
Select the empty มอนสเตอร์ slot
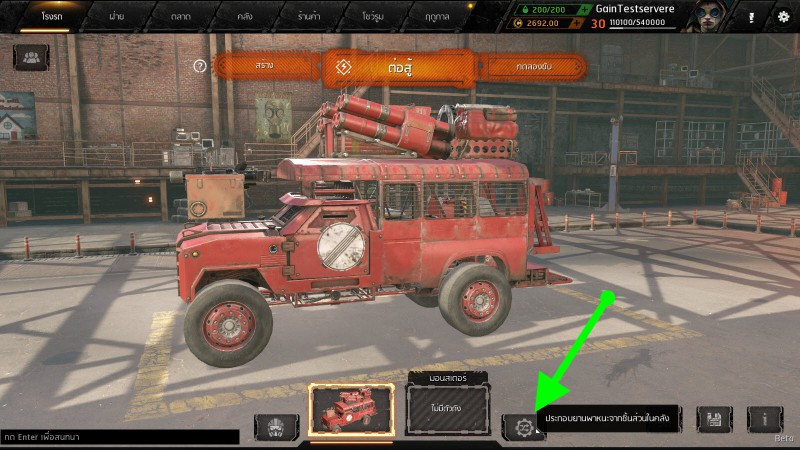(448, 409)
